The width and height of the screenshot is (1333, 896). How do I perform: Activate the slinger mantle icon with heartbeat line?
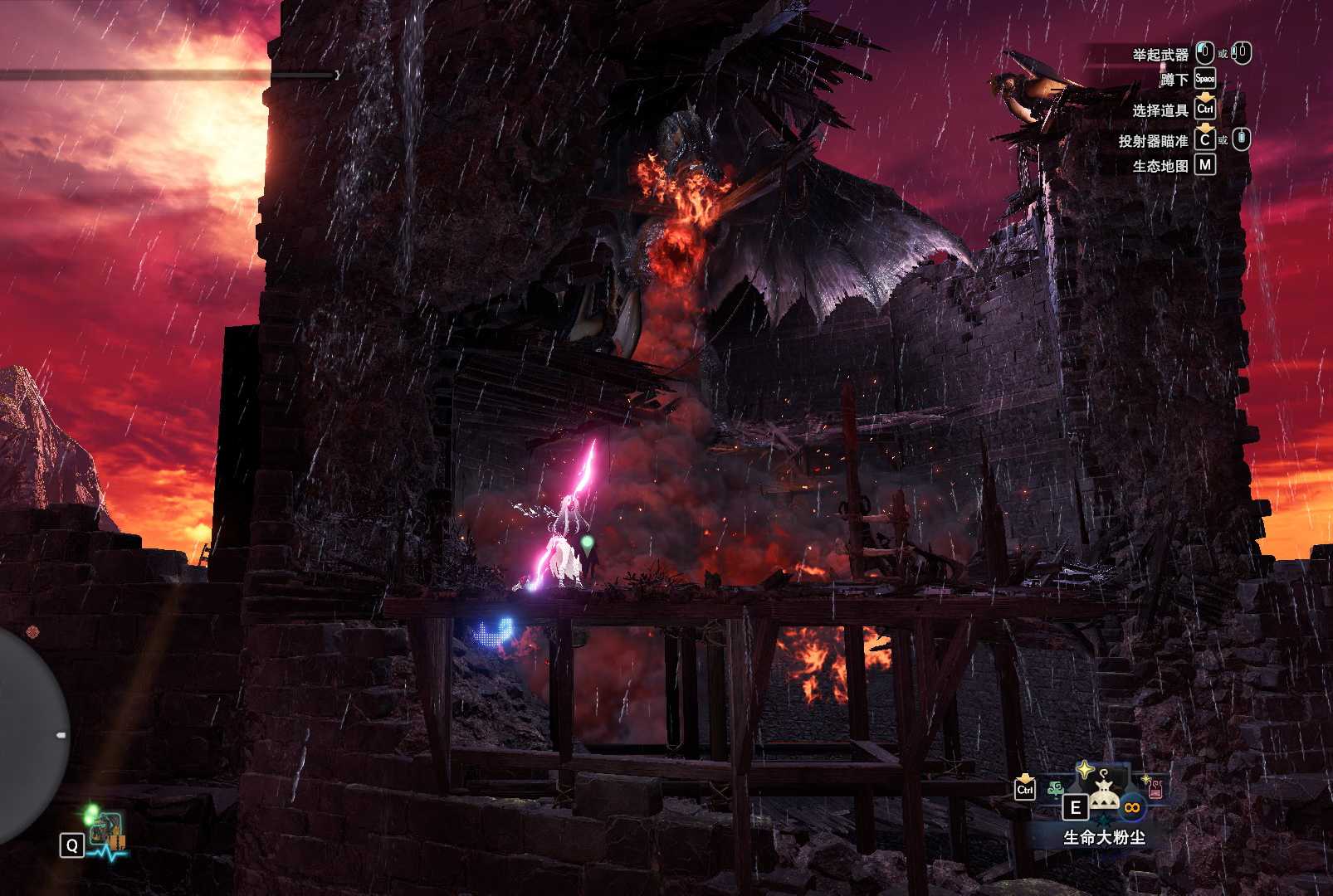pyautogui.click(x=105, y=833)
